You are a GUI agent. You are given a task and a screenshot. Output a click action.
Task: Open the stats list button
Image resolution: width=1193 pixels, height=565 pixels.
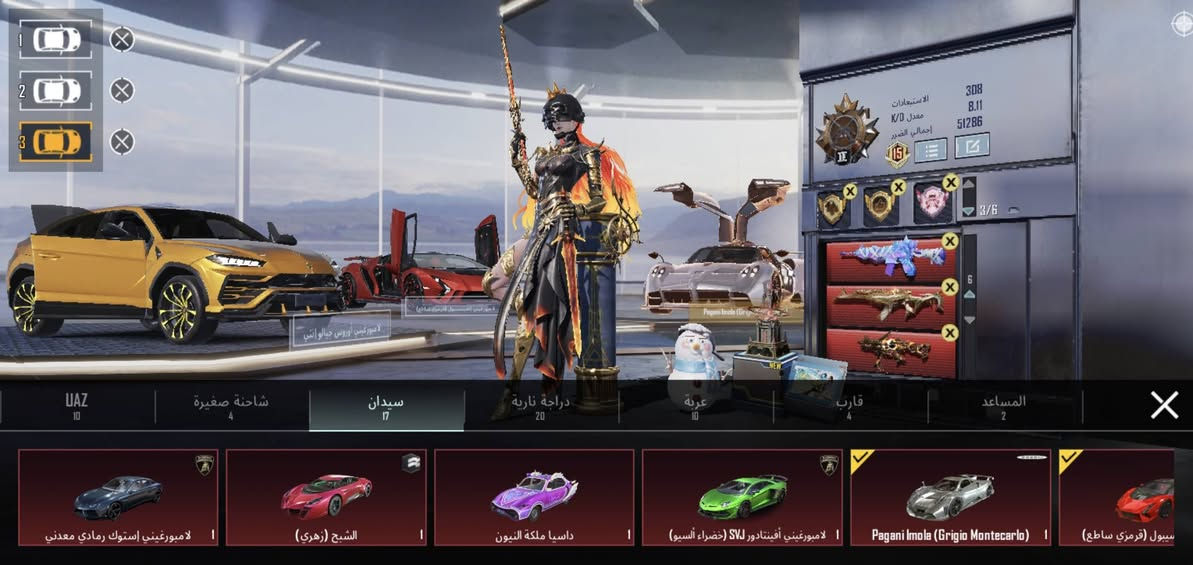[931, 149]
